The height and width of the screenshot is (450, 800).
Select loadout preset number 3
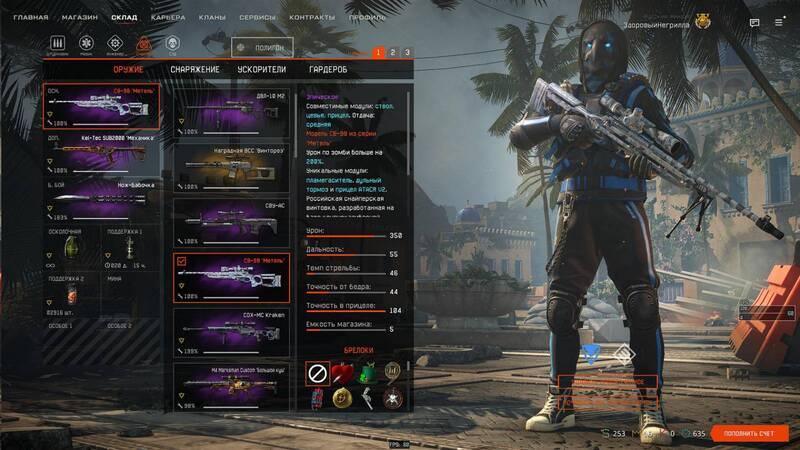[407, 52]
